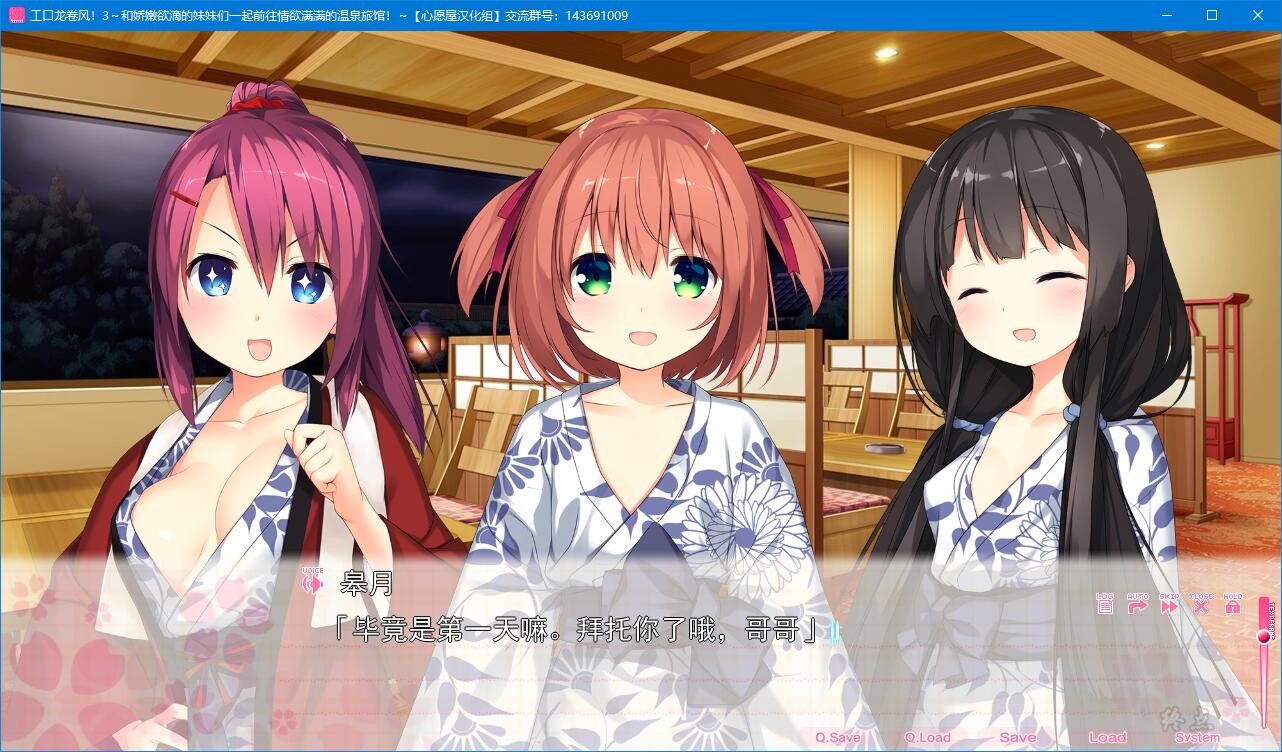Quick load the game with Q.Load
This screenshot has height=752, width=1282.
tap(927, 737)
